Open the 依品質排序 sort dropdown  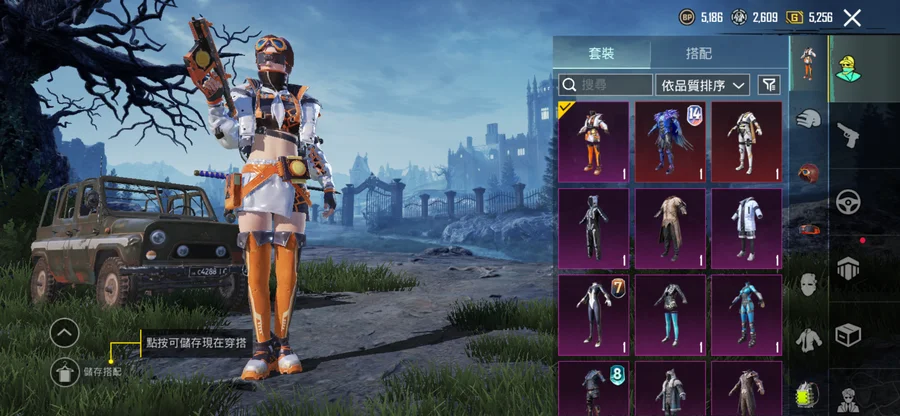click(702, 85)
